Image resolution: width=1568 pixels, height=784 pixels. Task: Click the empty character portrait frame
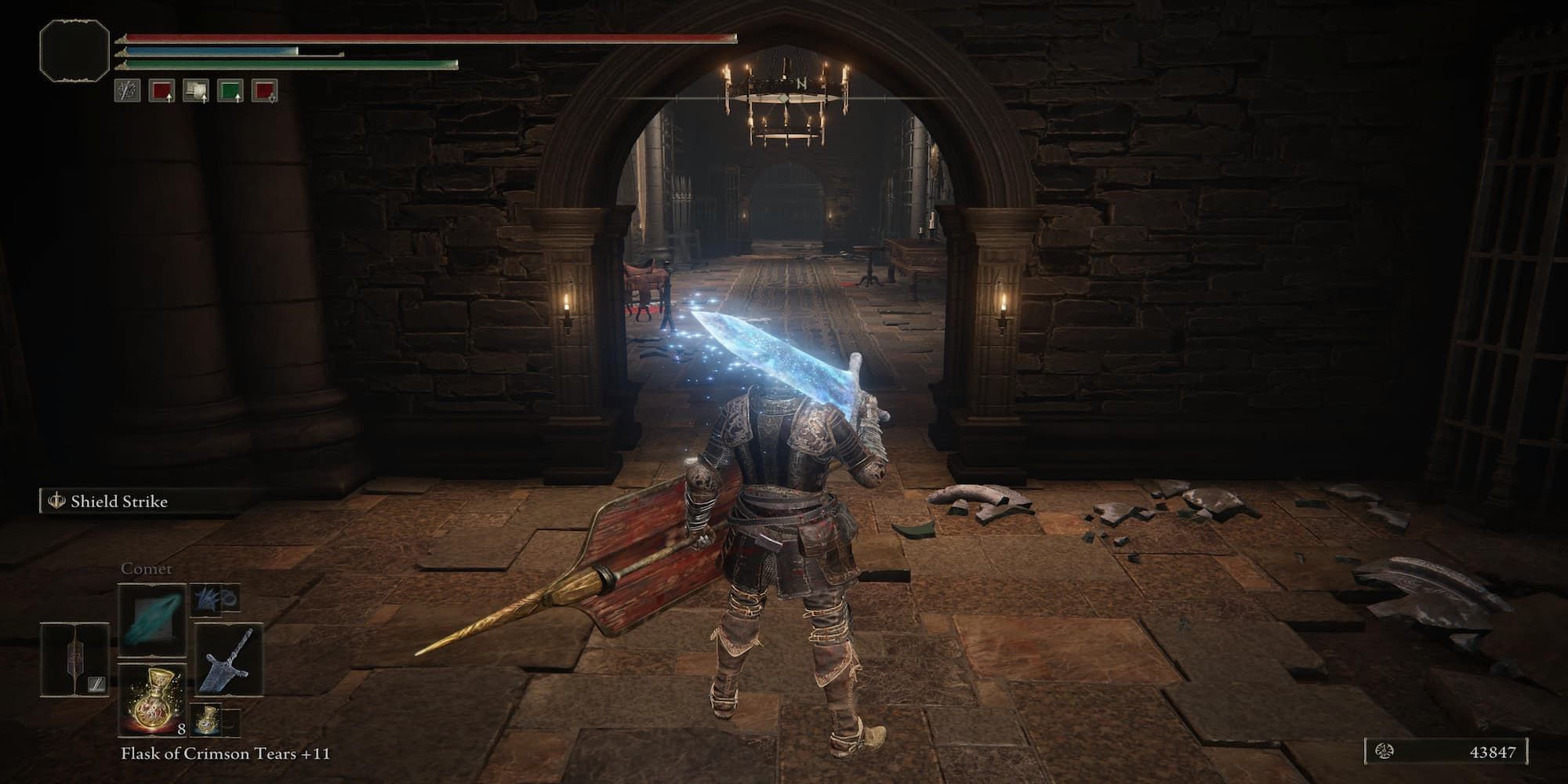(x=74, y=50)
